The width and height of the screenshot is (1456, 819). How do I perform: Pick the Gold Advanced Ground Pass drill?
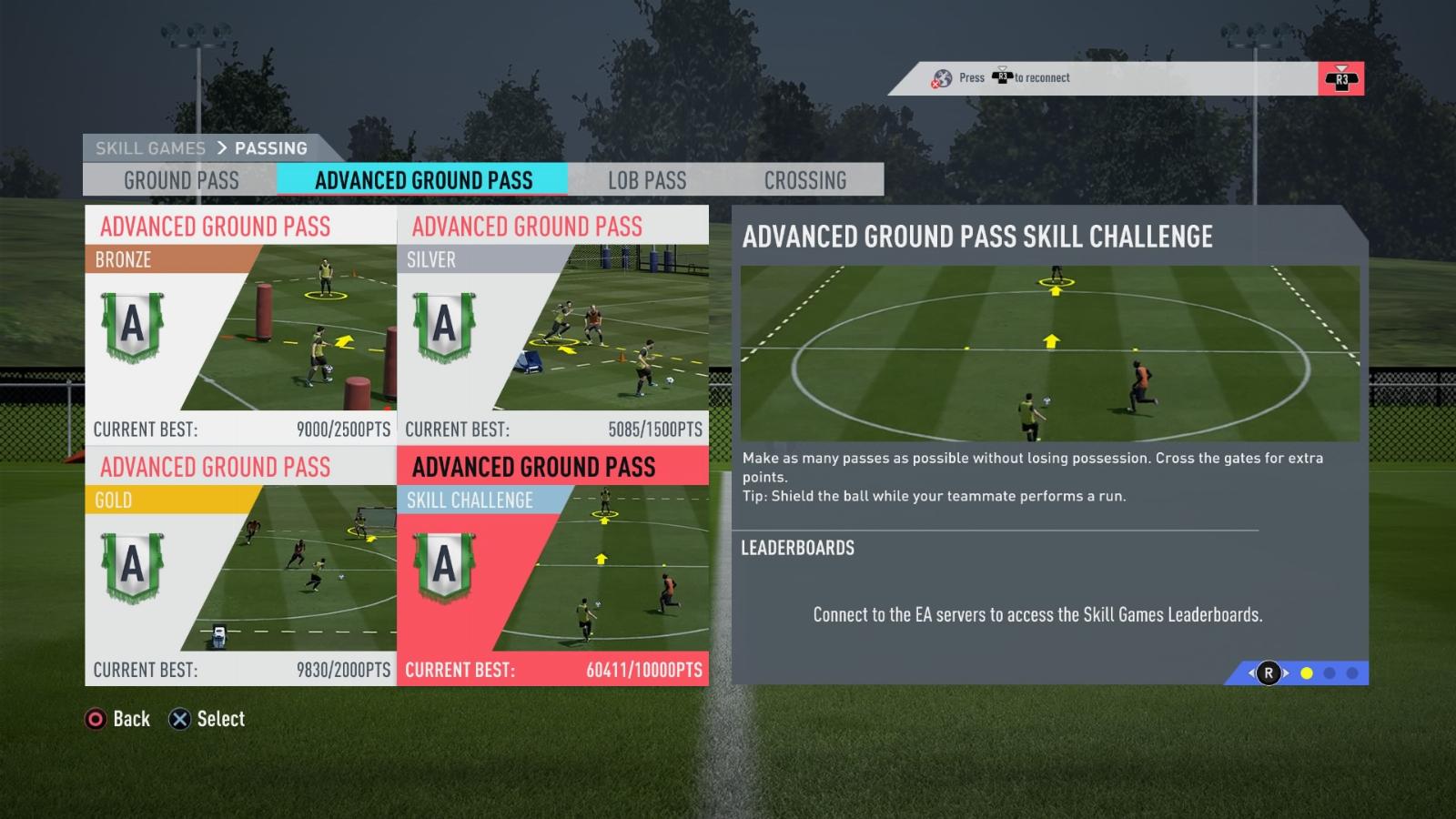point(240,566)
